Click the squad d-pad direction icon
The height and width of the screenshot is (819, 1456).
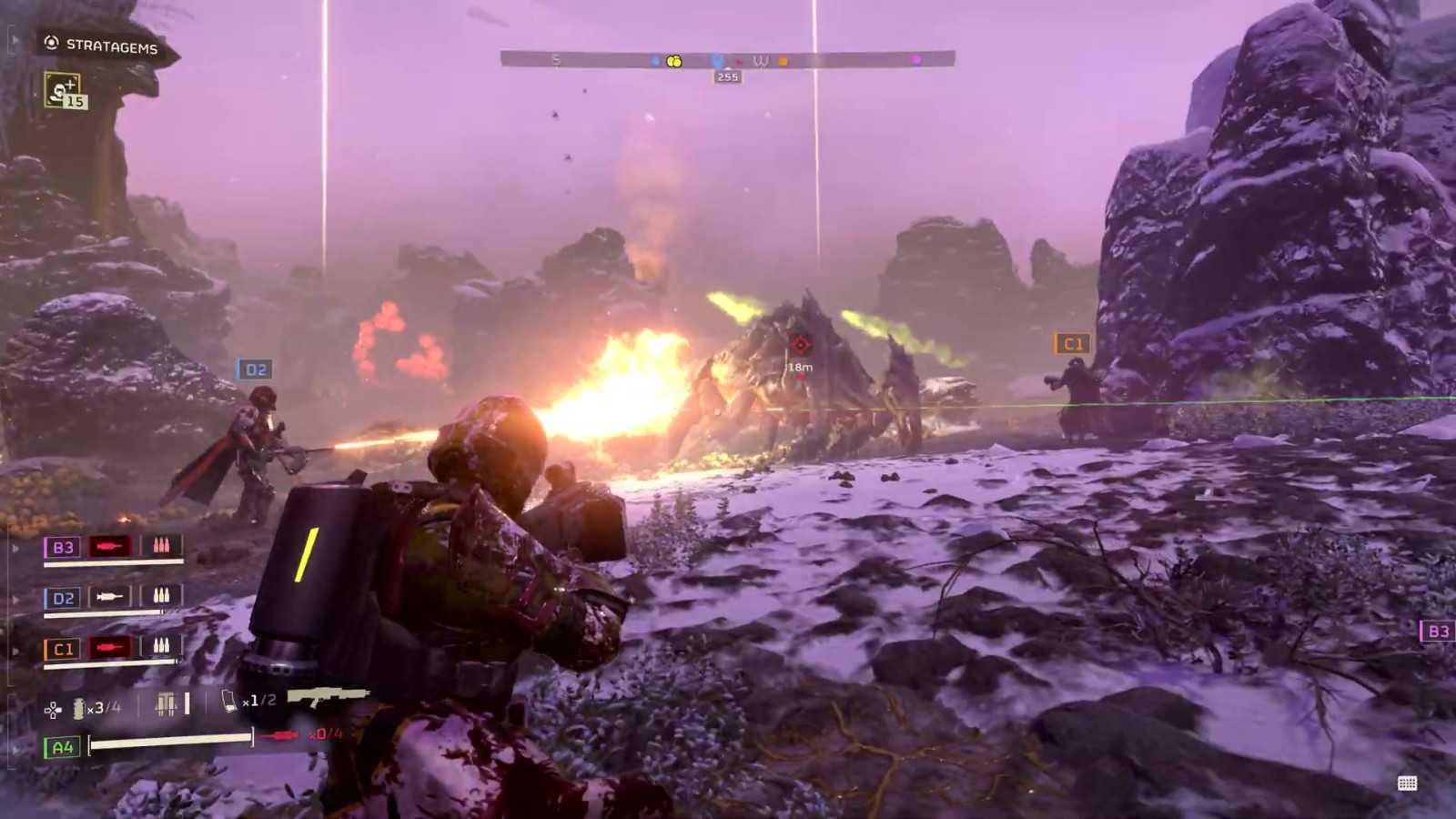tap(53, 710)
